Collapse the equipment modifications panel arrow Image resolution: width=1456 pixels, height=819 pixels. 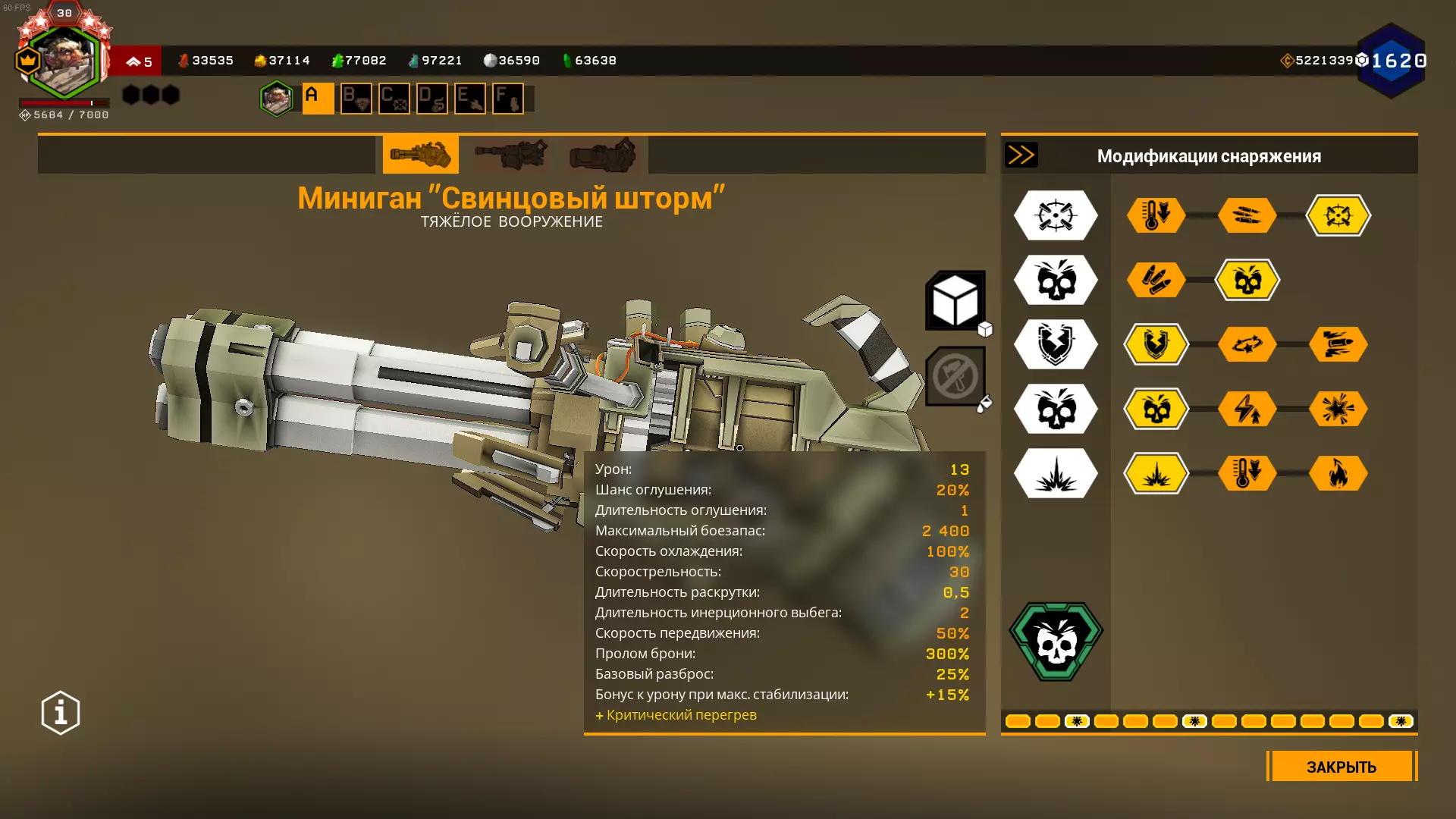(1021, 155)
